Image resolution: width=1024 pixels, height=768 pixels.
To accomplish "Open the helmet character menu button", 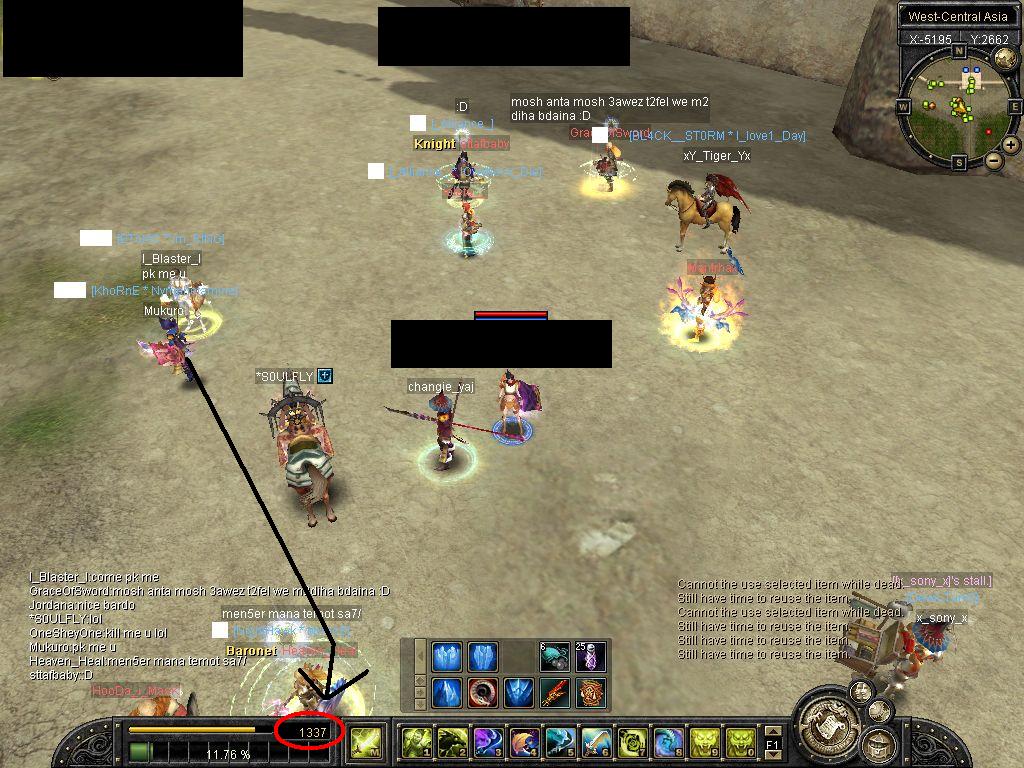I will [x=879, y=745].
